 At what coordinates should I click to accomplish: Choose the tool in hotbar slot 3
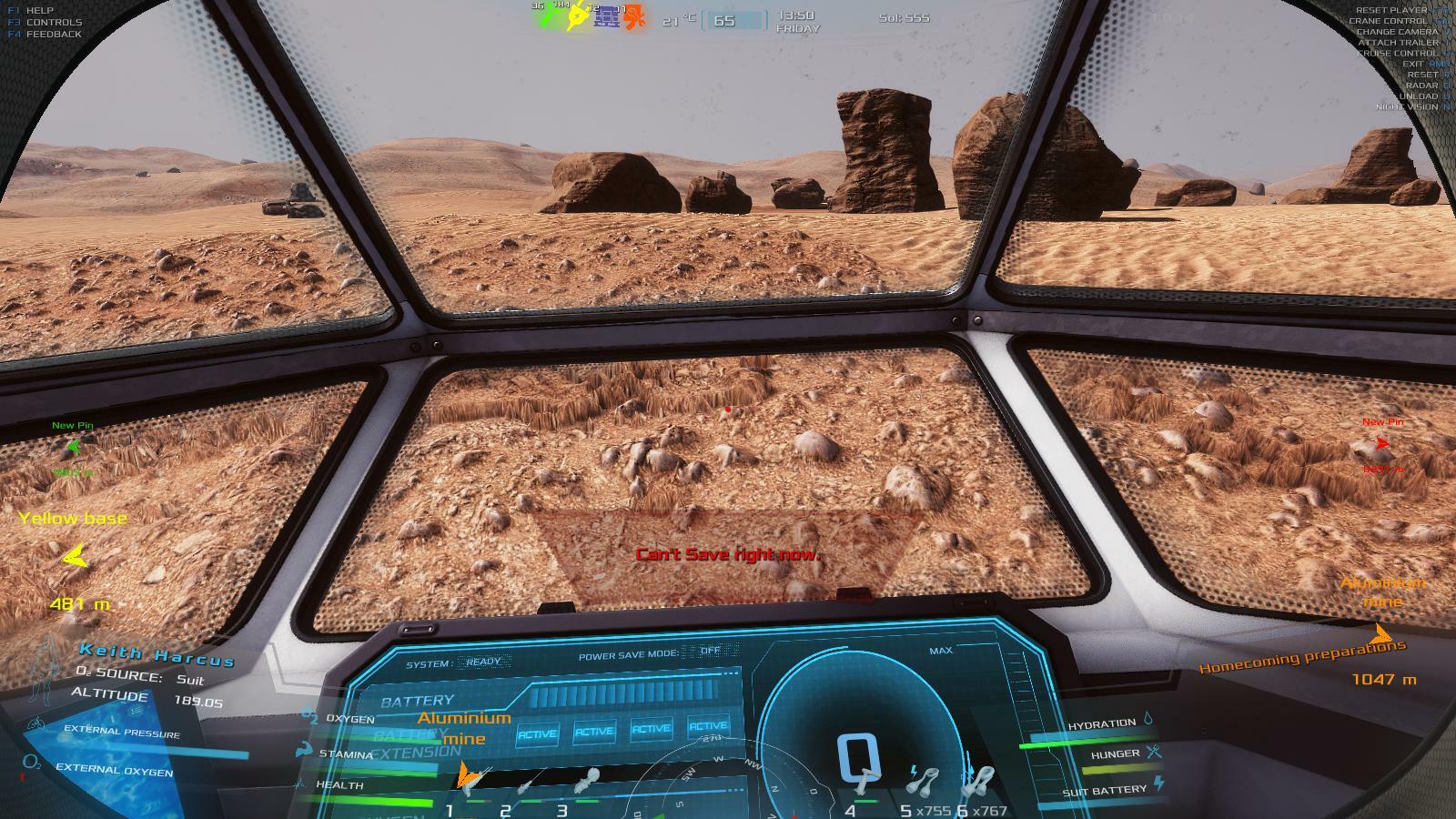[x=586, y=781]
